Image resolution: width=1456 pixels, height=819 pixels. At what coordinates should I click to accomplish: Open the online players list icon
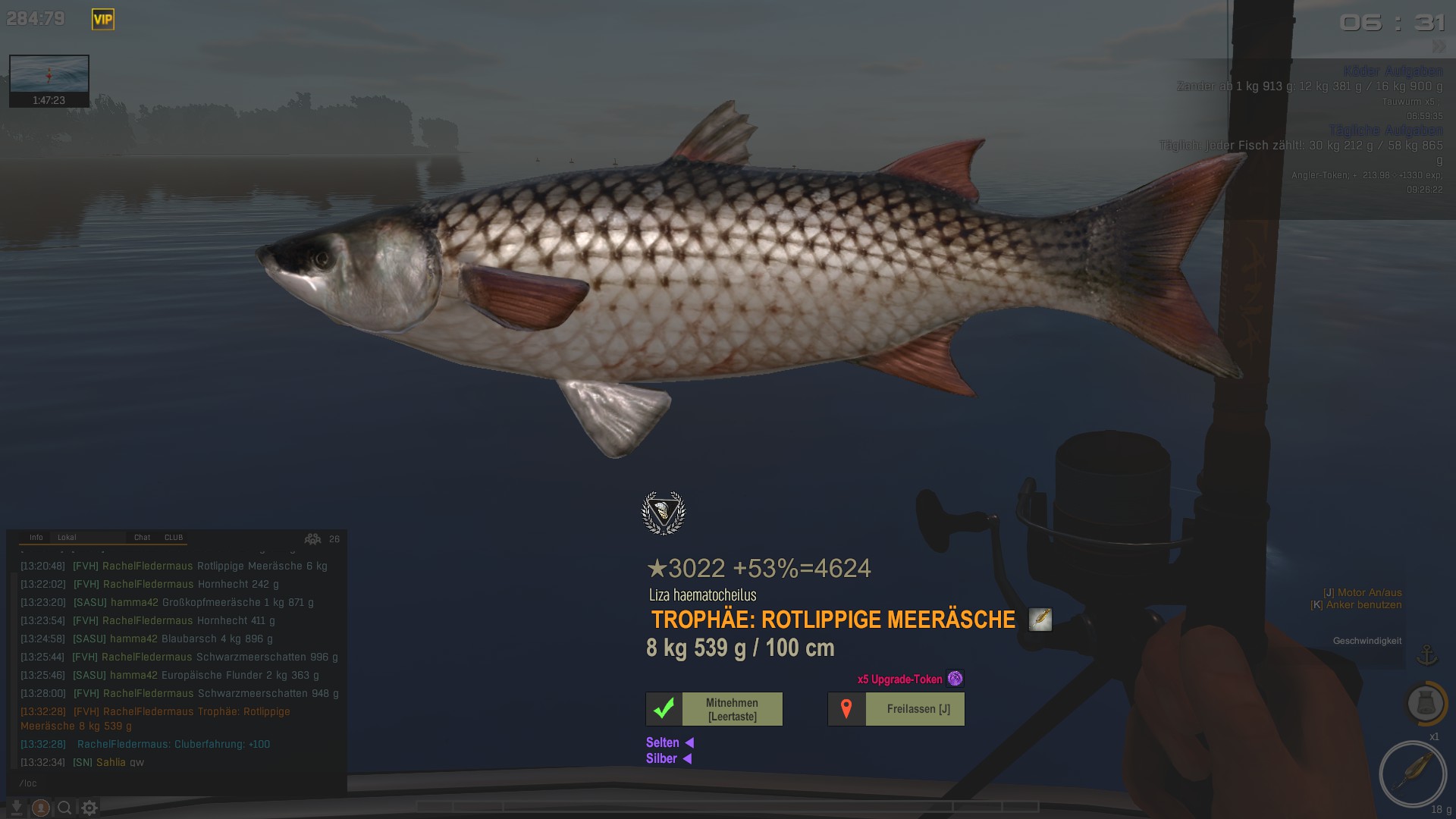[x=312, y=539]
